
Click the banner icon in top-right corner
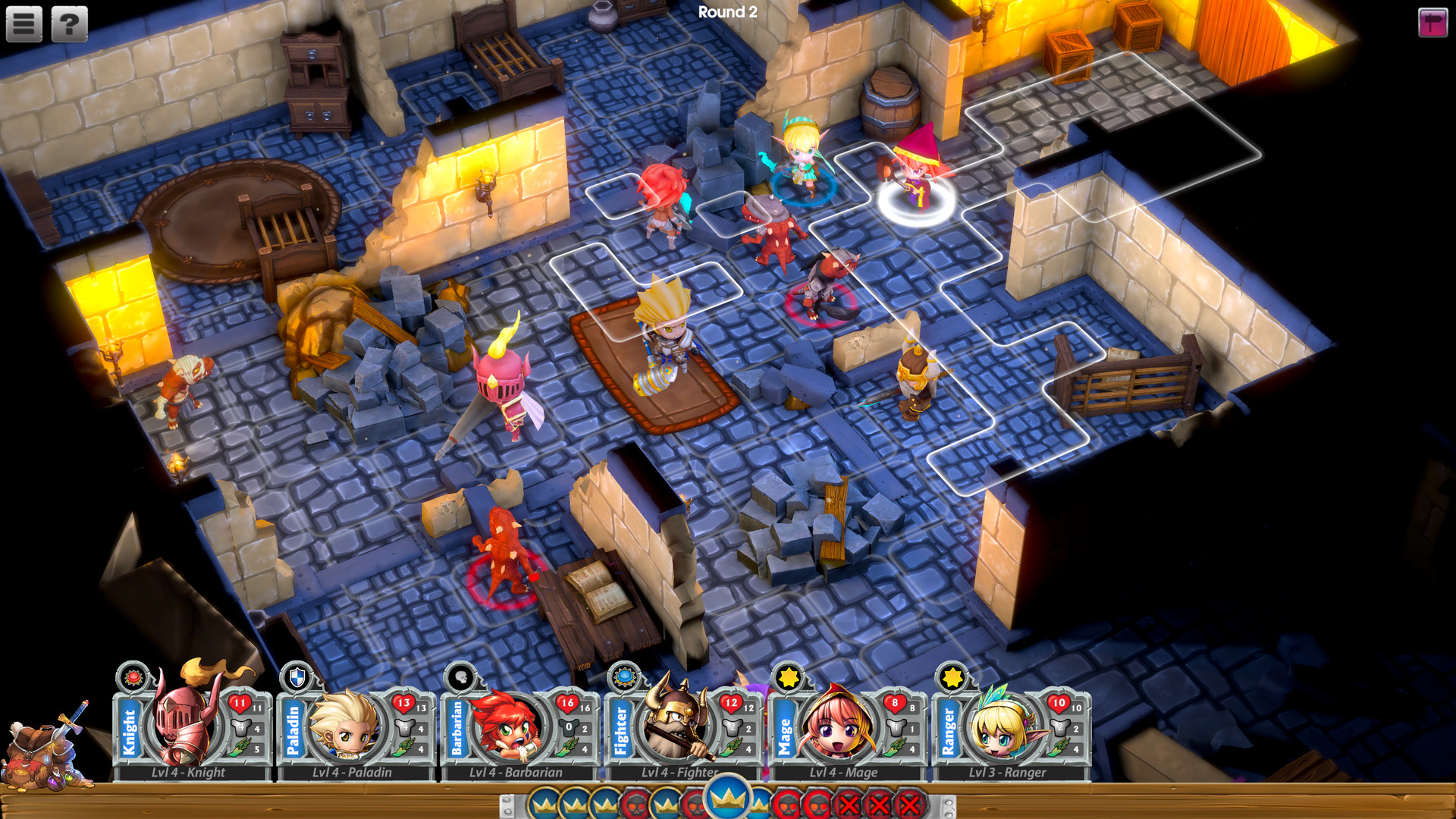point(1432,23)
